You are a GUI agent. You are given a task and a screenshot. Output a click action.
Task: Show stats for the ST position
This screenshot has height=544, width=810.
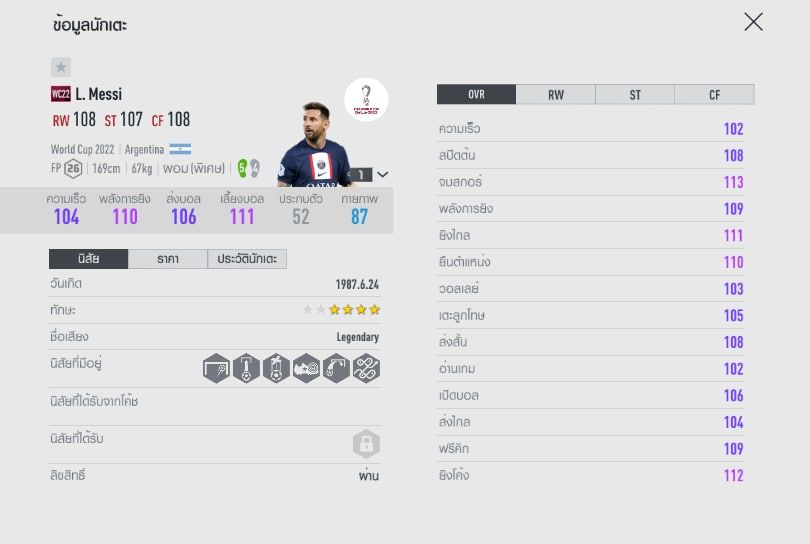point(635,95)
